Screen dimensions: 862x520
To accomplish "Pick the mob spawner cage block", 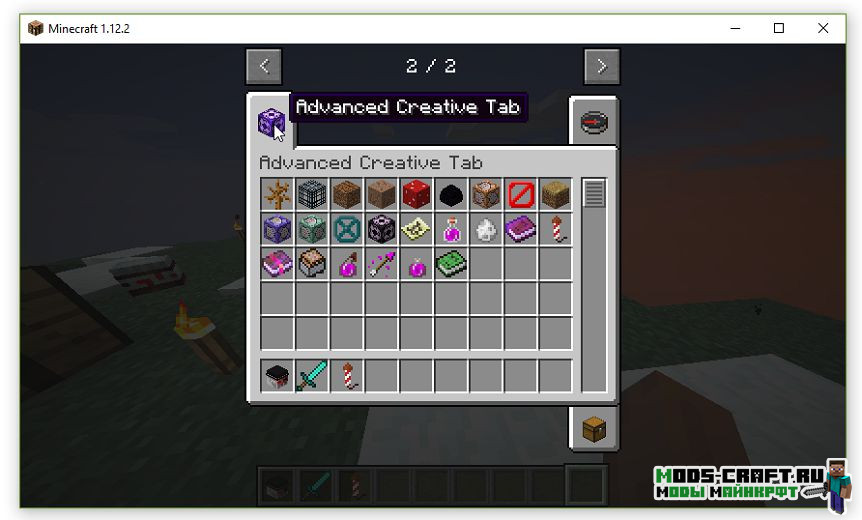I will click(312, 195).
